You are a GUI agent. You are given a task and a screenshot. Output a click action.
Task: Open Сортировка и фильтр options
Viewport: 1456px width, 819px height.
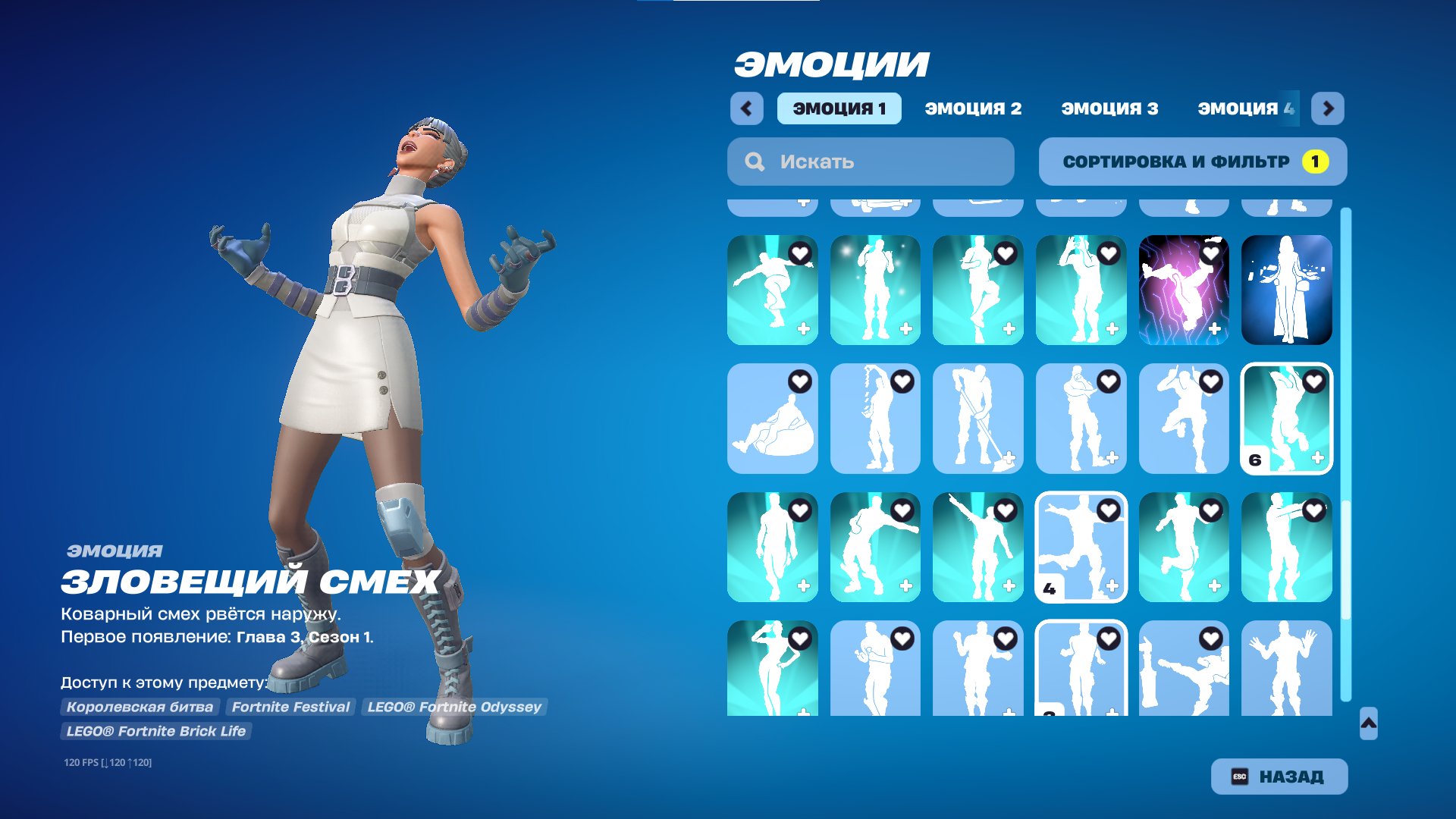(1192, 162)
